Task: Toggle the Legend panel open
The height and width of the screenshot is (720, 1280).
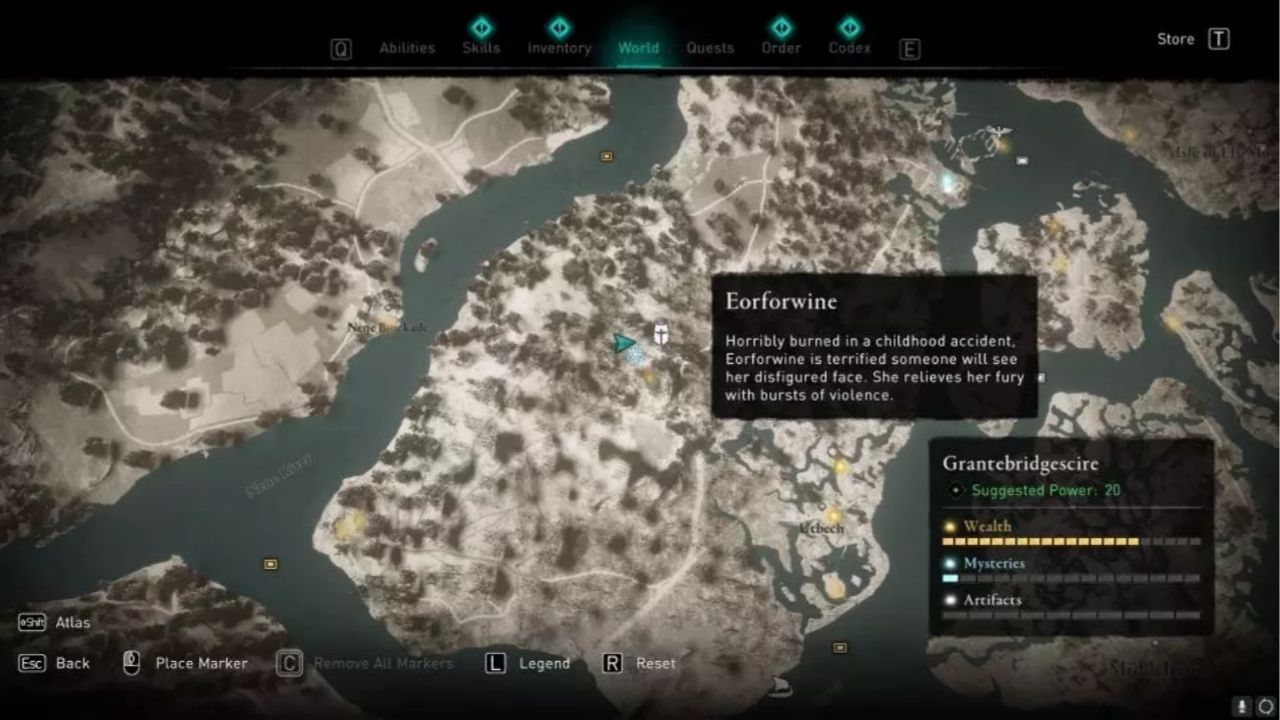Action: click(x=544, y=663)
